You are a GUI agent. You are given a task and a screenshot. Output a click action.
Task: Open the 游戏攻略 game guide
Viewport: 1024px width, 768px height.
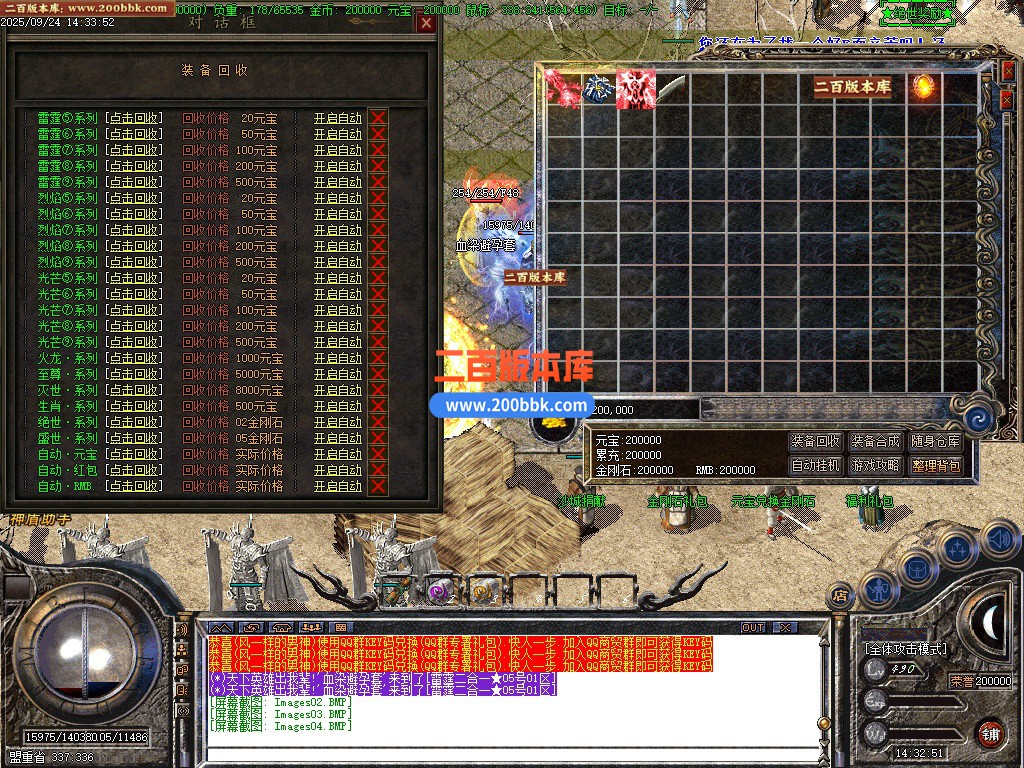click(x=876, y=465)
